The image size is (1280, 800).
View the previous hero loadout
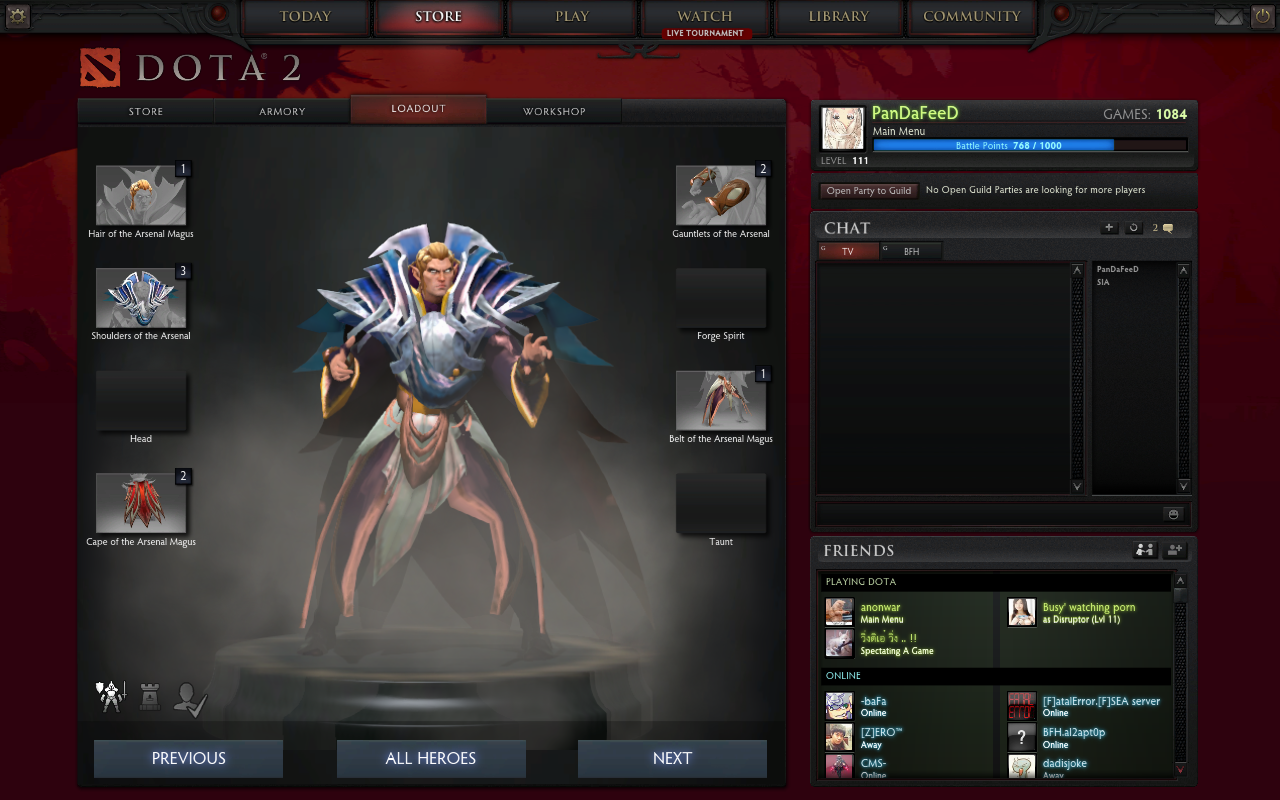tap(189, 758)
